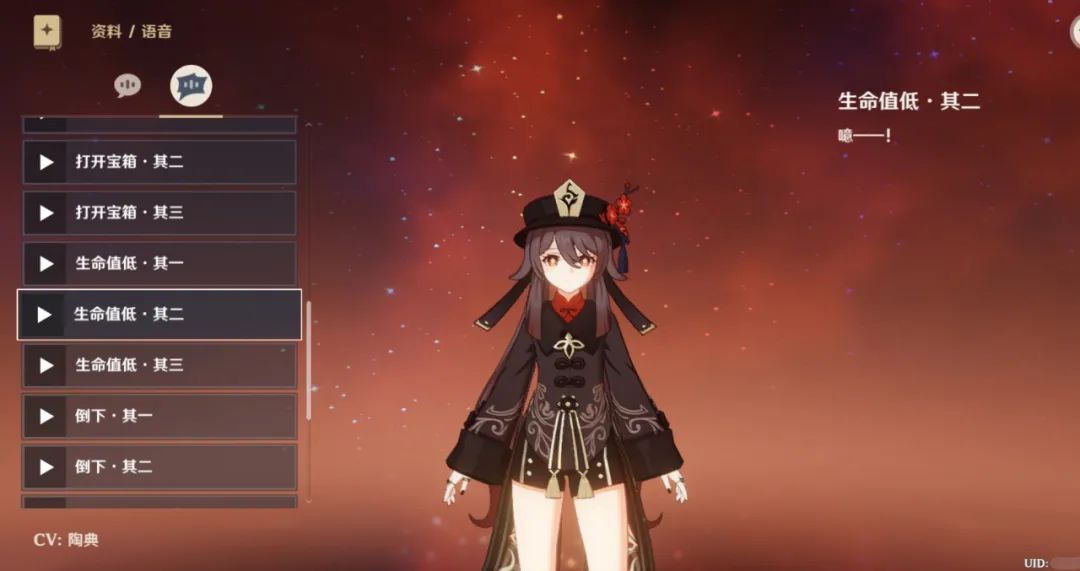Select the 倒下·其二 voice line
The width and height of the screenshot is (1080, 571).
(160, 467)
